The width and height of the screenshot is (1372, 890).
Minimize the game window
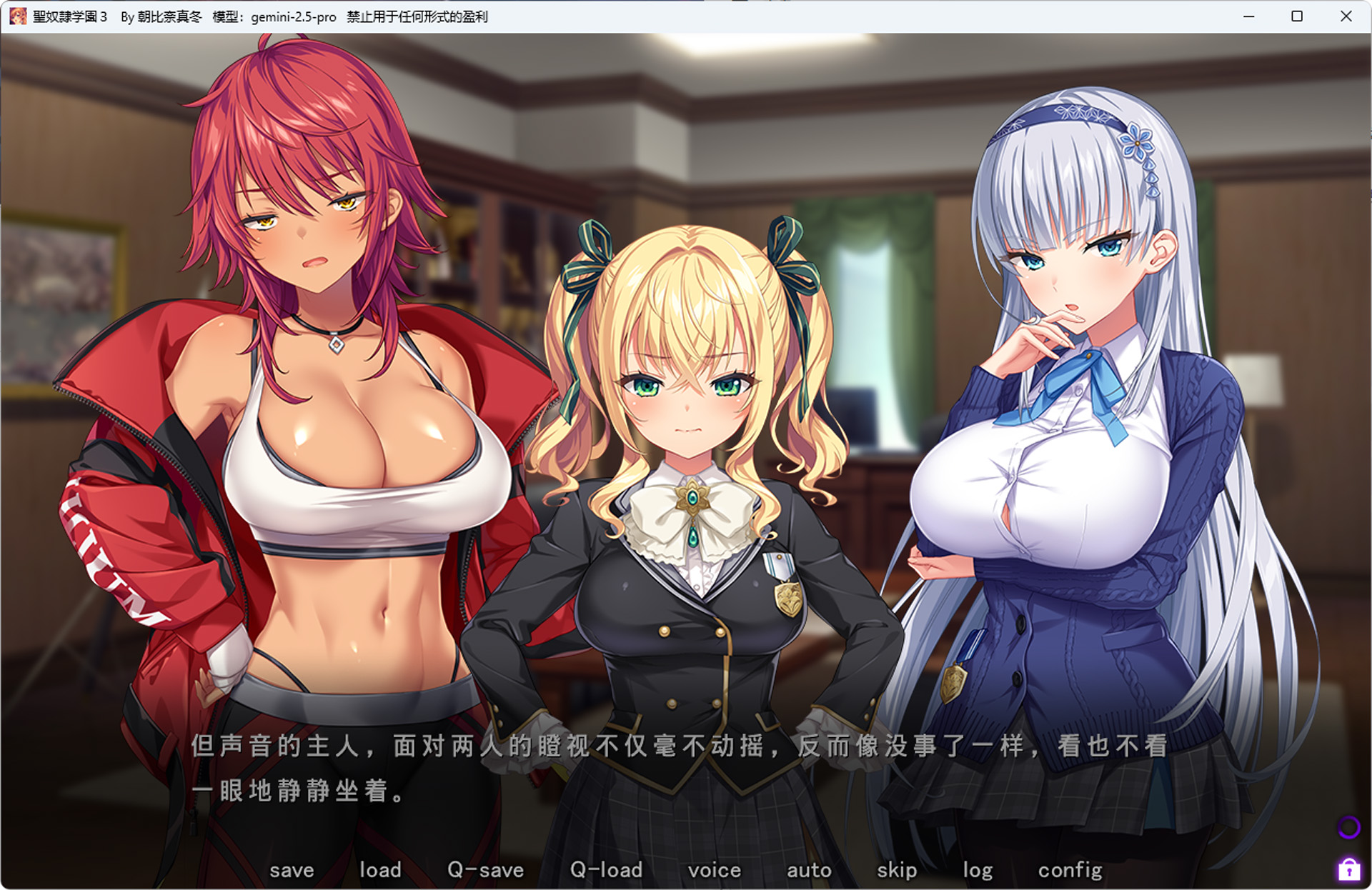point(1248,16)
